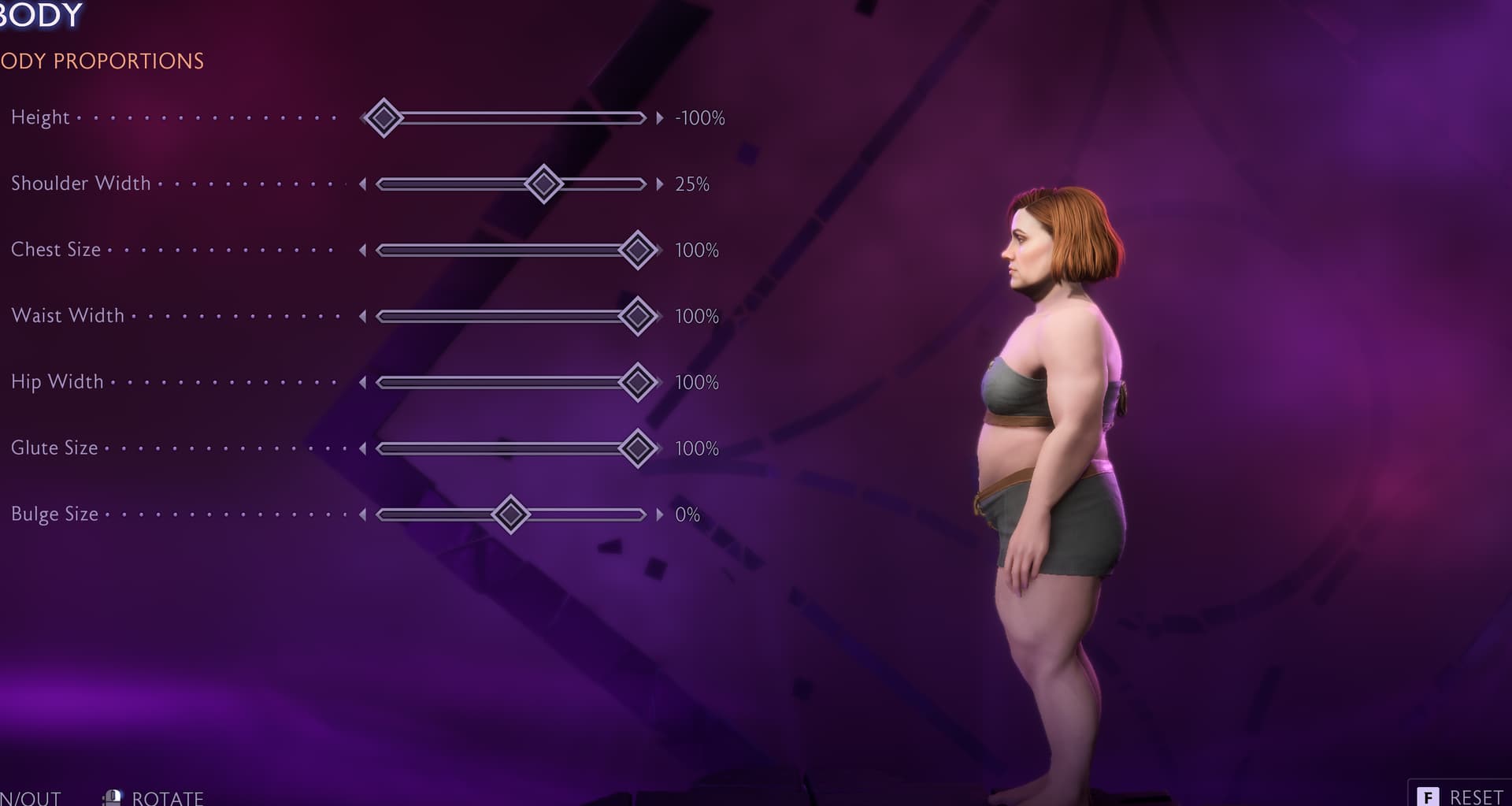Grab the Hip Width slider handle
1512x806 pixels.
[x=638, y=383]
